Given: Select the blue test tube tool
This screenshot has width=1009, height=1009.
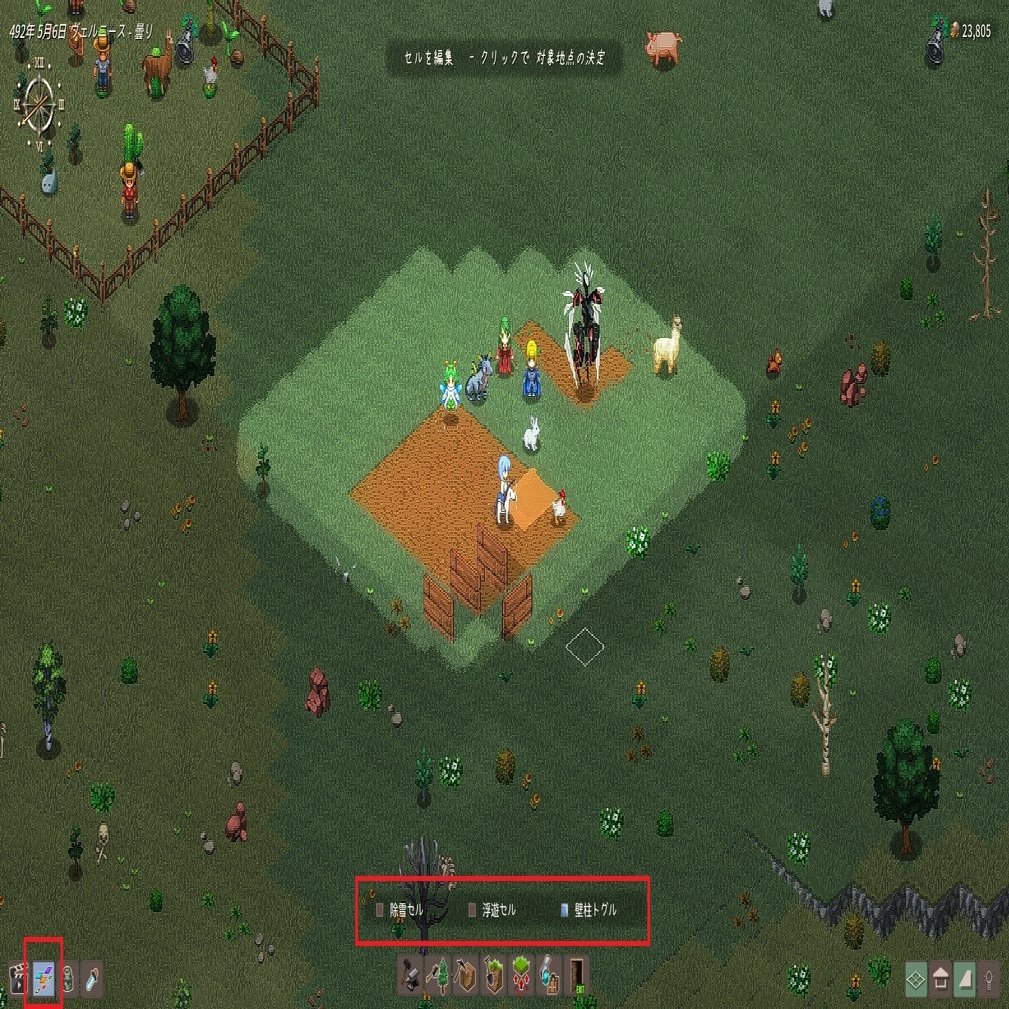Looking at the screenshot, I should coord(92,978).
